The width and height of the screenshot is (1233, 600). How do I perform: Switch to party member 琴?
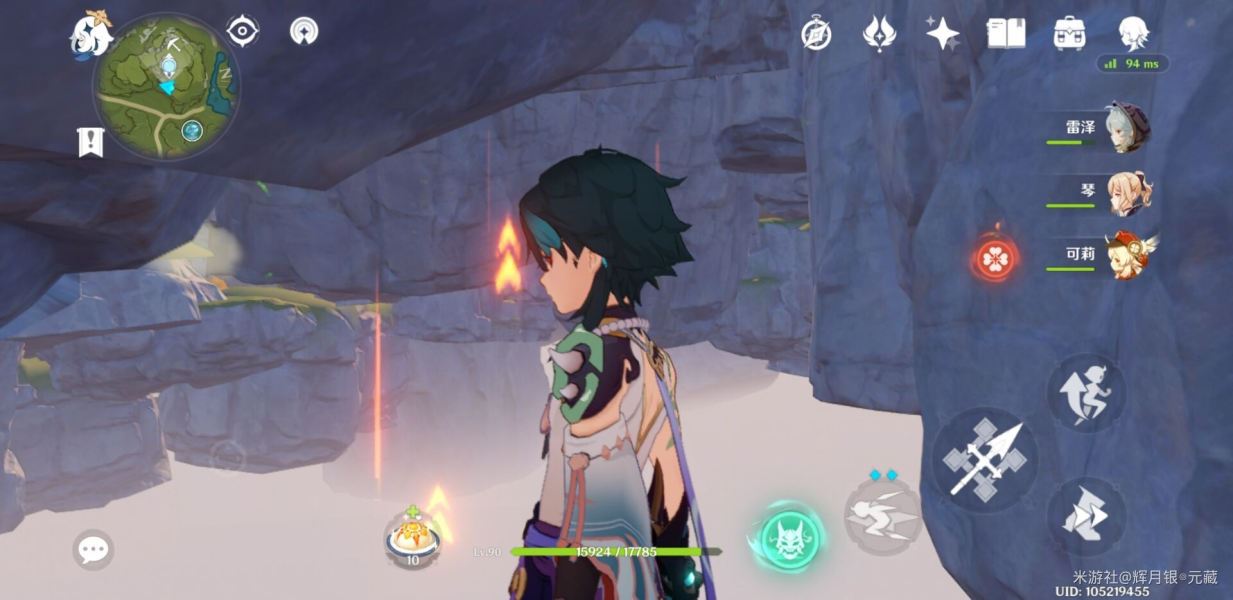[1127, 191]
